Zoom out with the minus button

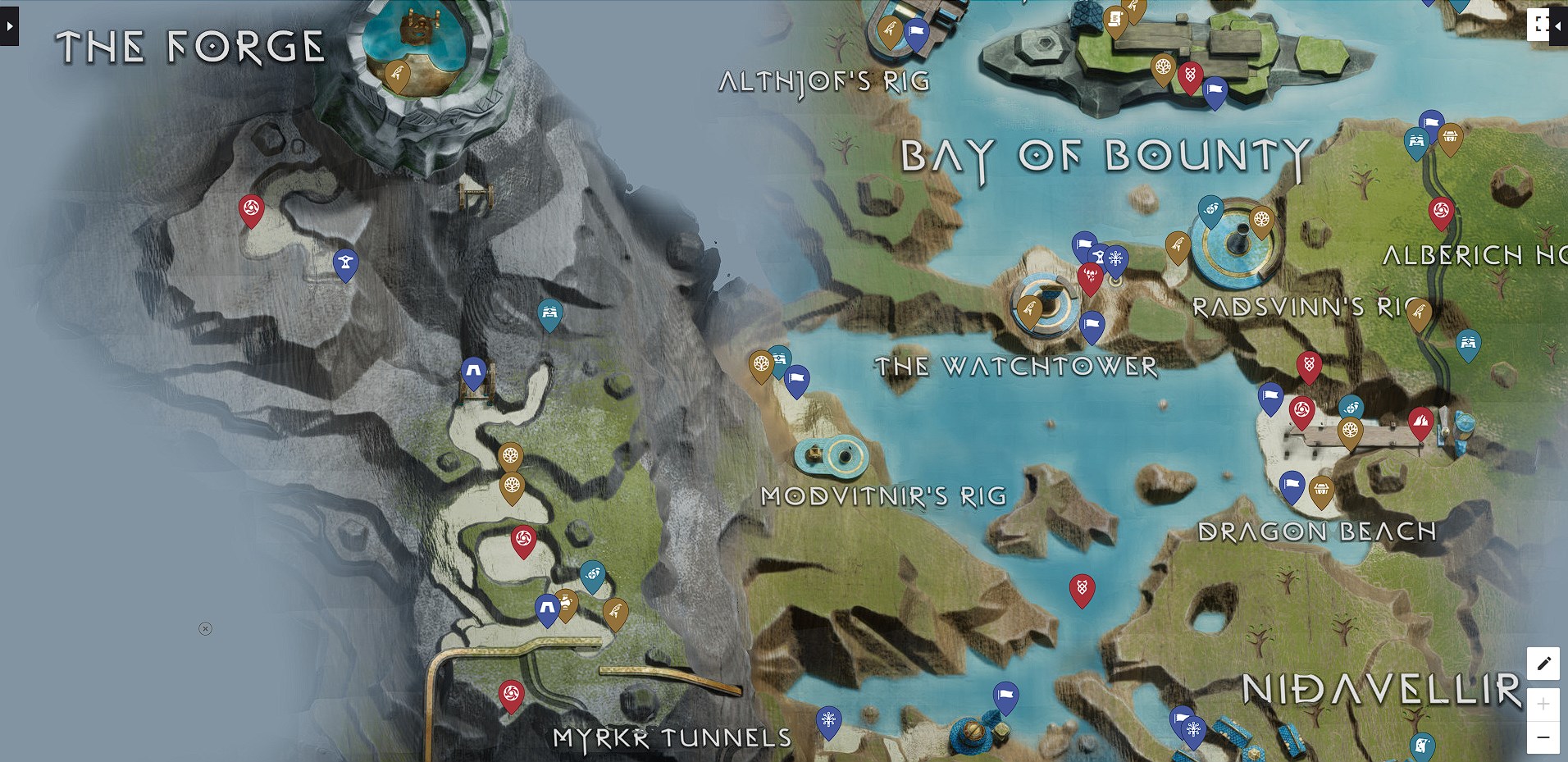1545,737
